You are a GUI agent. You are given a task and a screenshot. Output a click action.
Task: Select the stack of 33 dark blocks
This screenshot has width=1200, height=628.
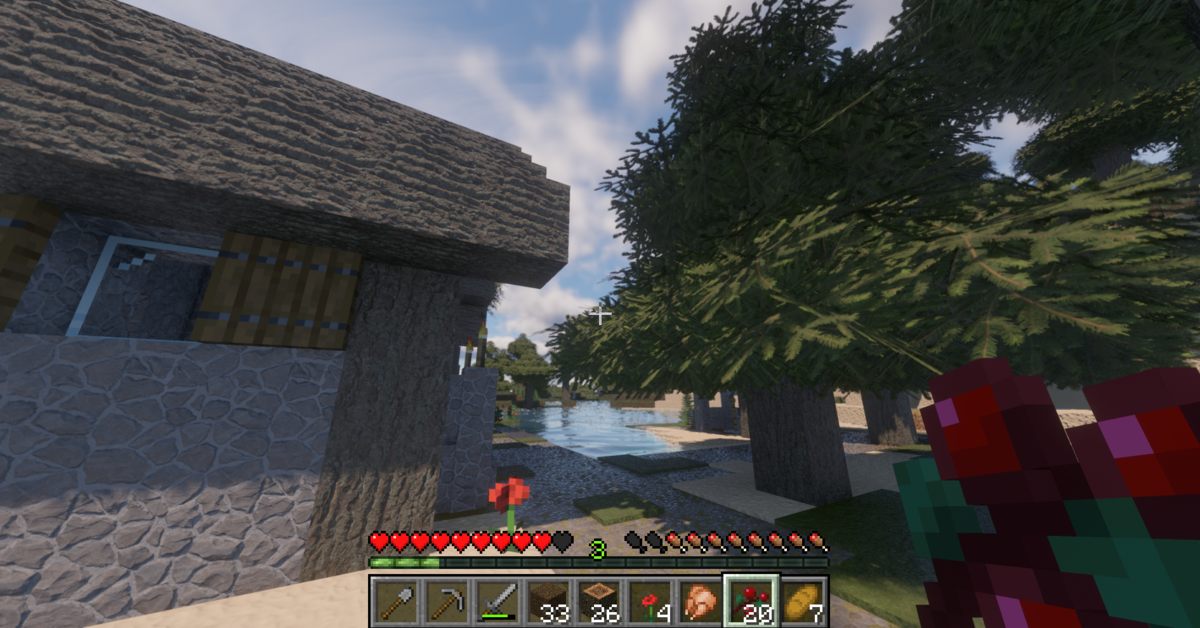(x=548, y=602)
